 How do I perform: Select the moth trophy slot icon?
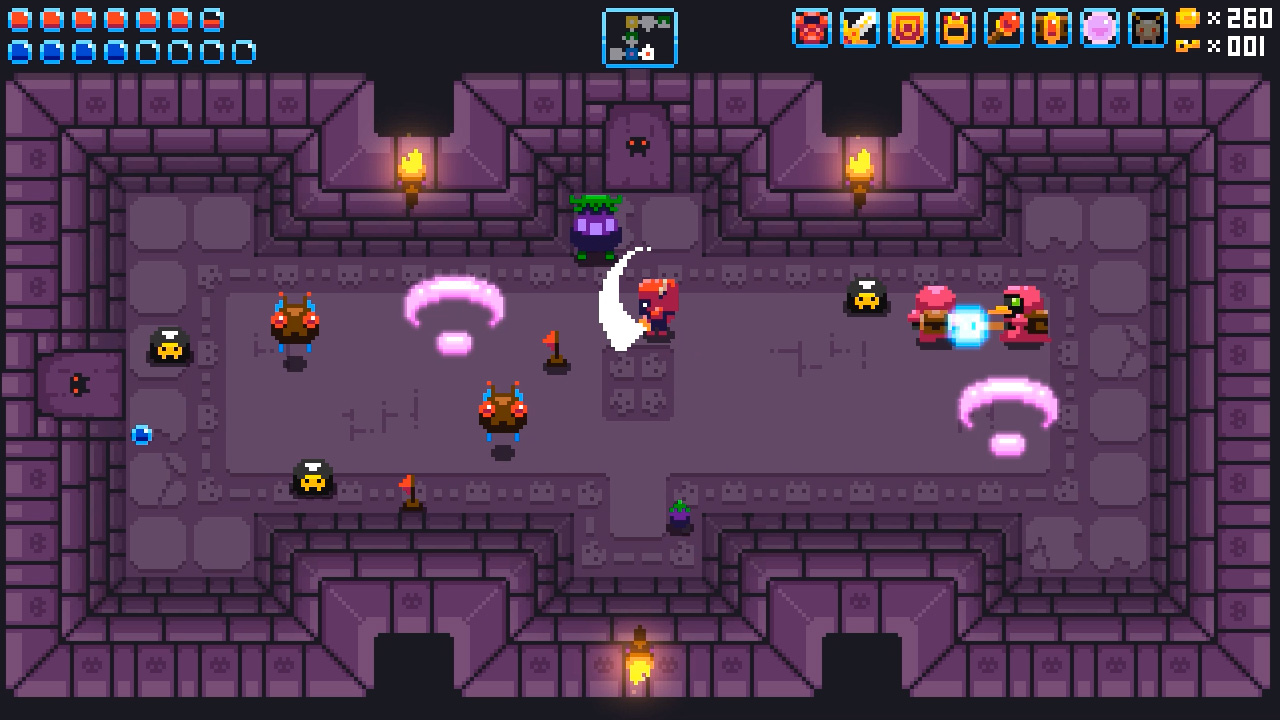1147,30
